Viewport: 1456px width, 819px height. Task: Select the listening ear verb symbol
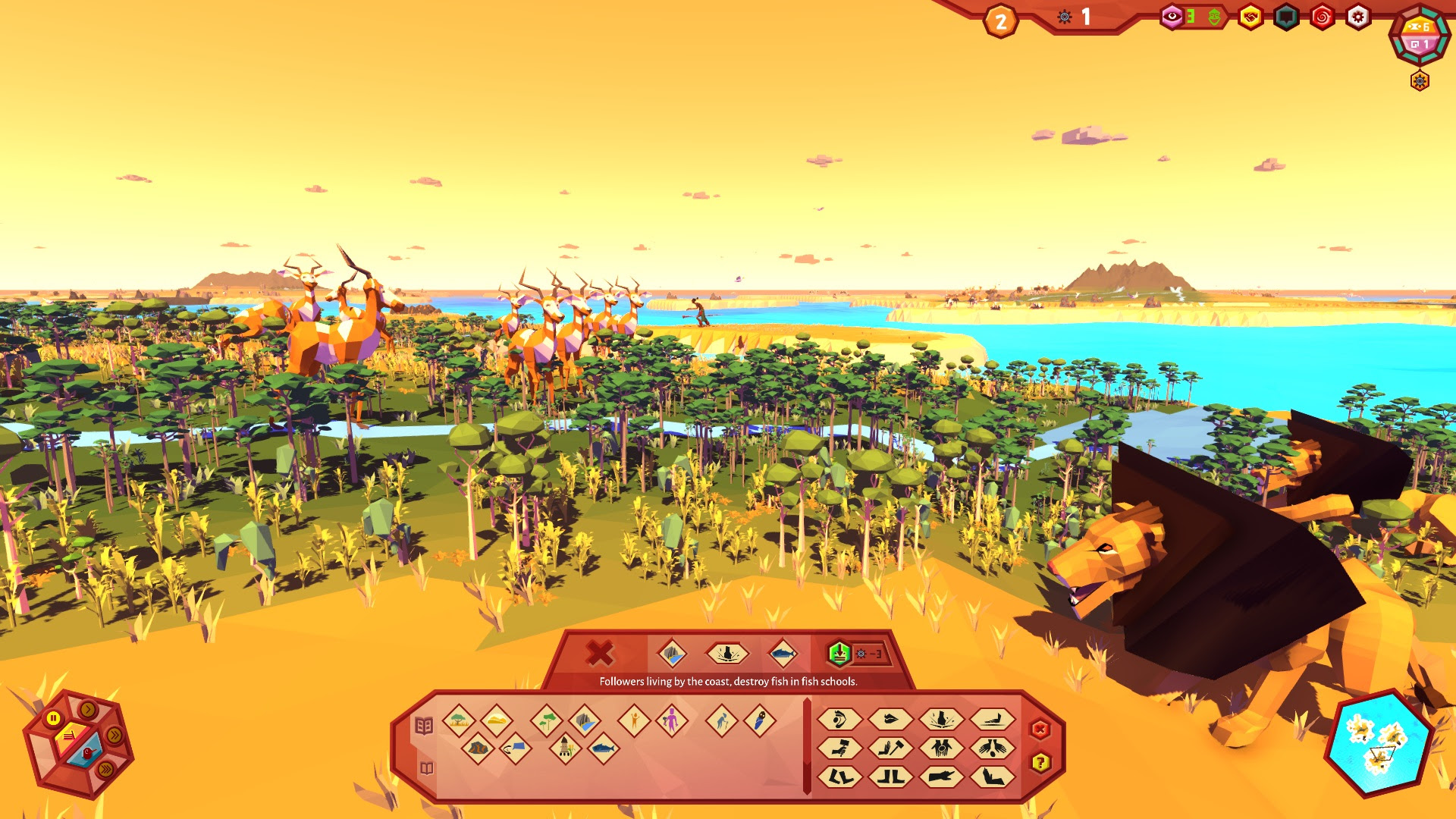point(839,719)
